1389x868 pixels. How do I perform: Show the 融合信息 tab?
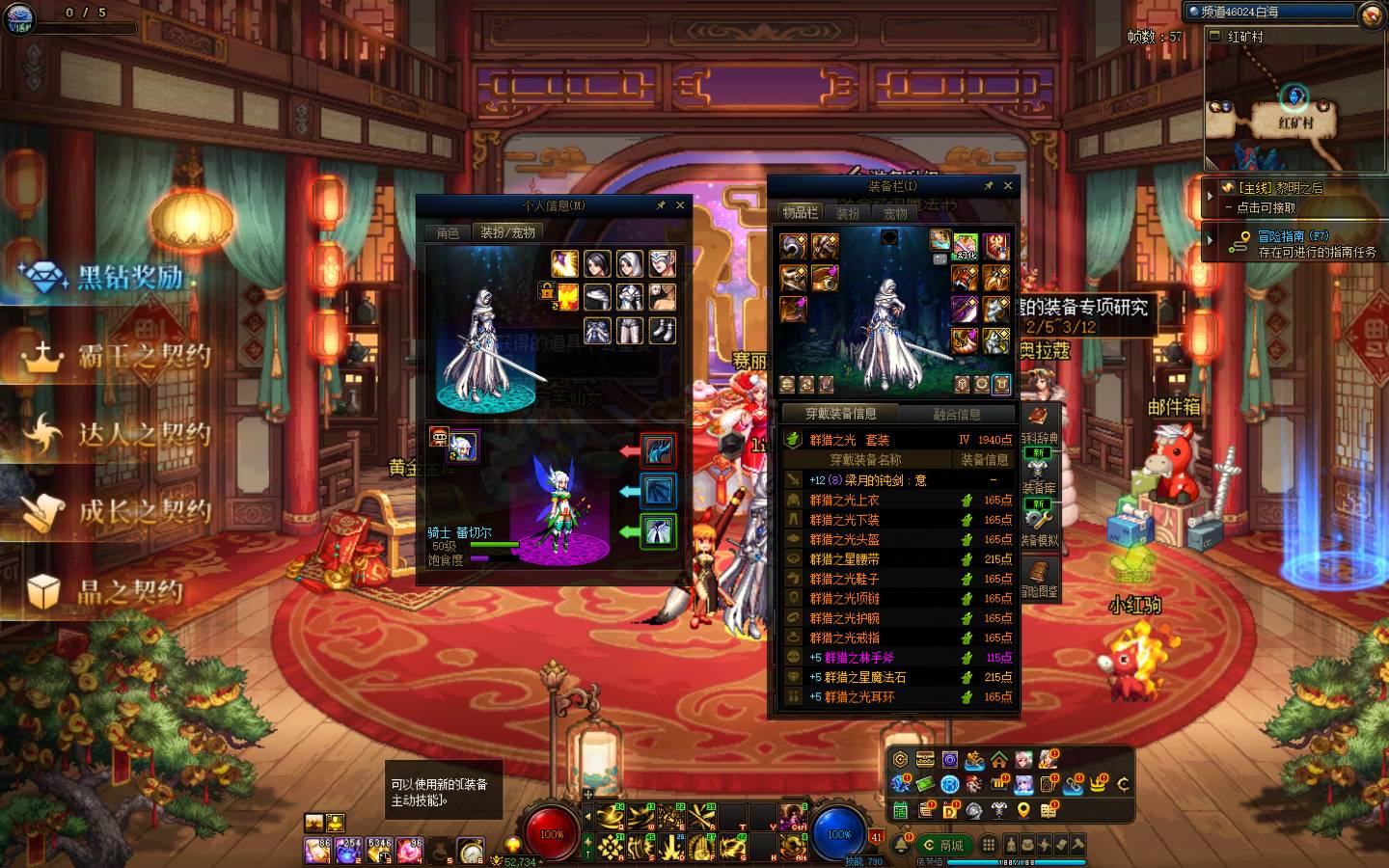pyautogui.click(x=957, y=414)
